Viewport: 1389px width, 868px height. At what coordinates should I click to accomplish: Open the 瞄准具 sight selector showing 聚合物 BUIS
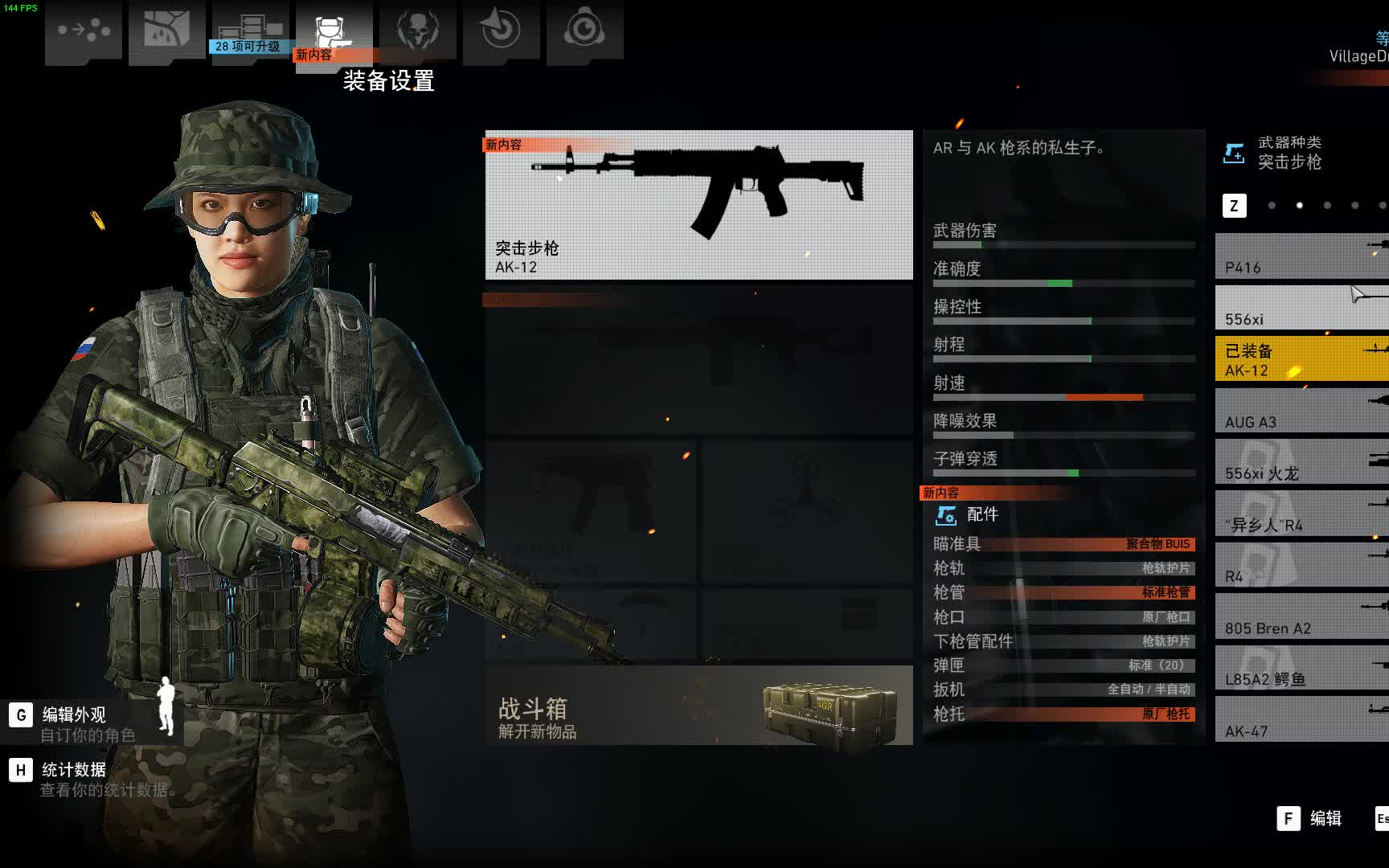(x=1061, y=544)
